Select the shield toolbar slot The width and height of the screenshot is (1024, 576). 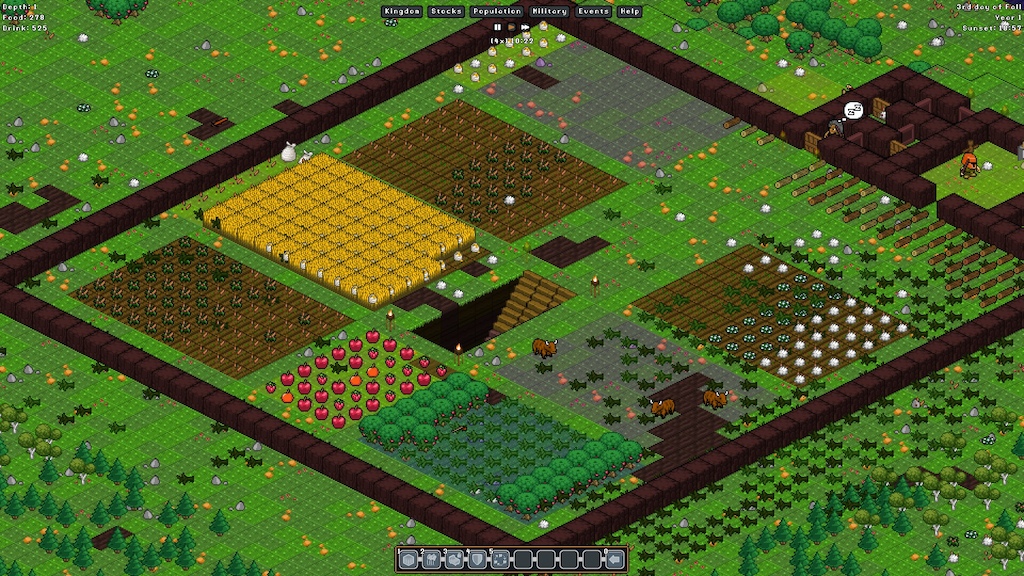[478, 559]
